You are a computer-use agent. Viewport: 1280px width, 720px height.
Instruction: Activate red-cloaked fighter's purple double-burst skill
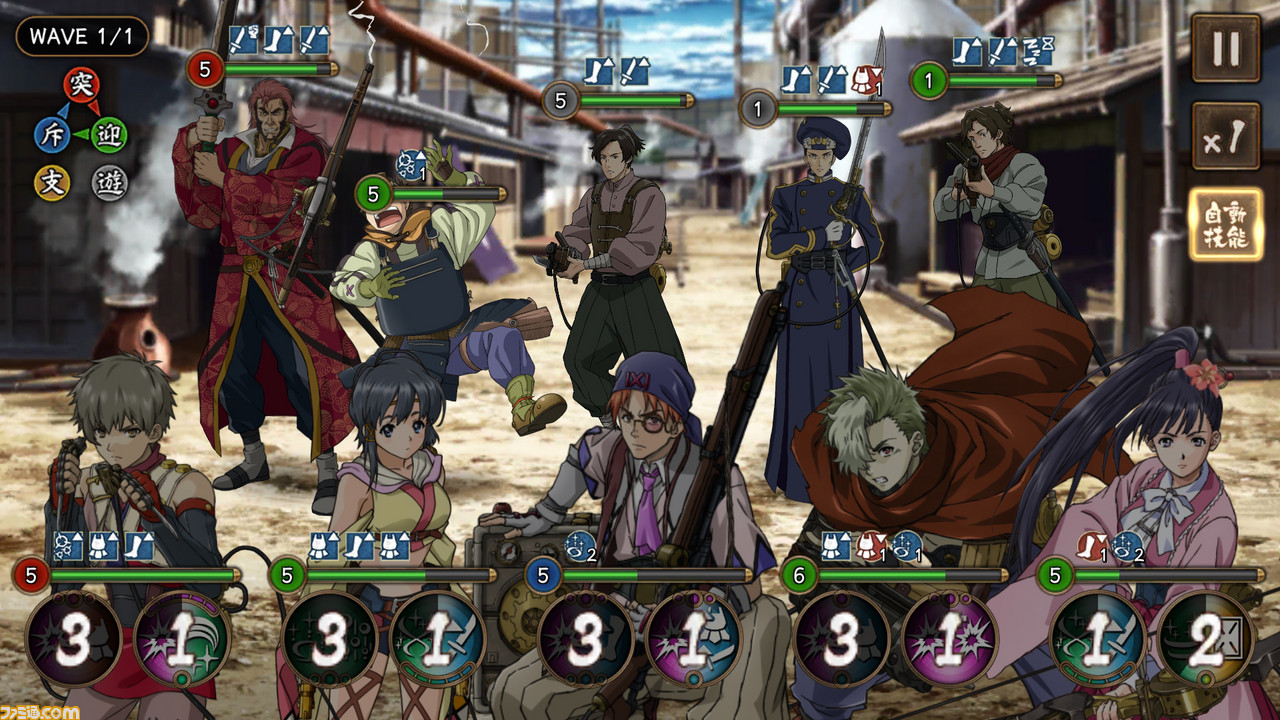tap(949, 640)
